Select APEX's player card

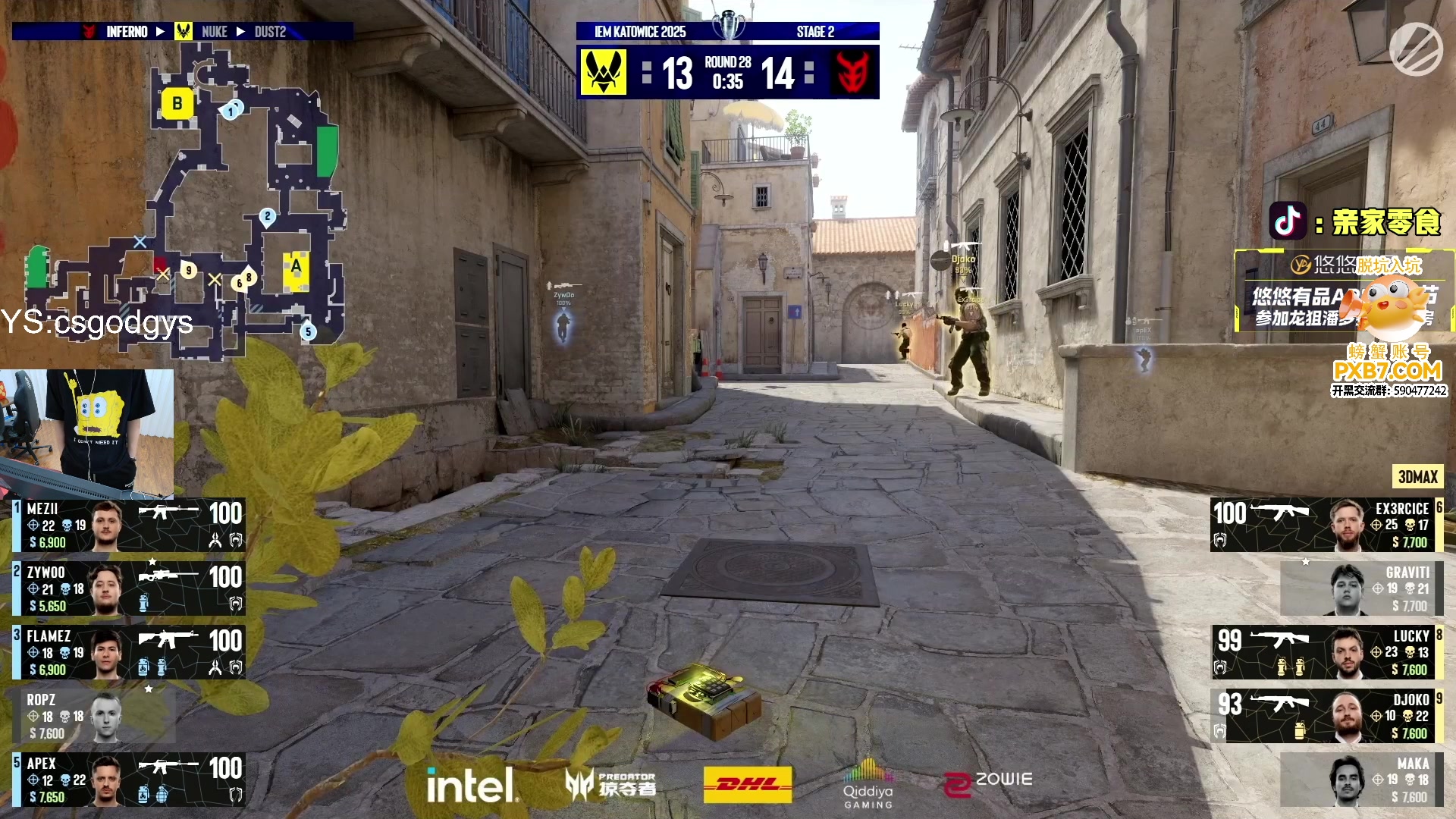[129, 780]
